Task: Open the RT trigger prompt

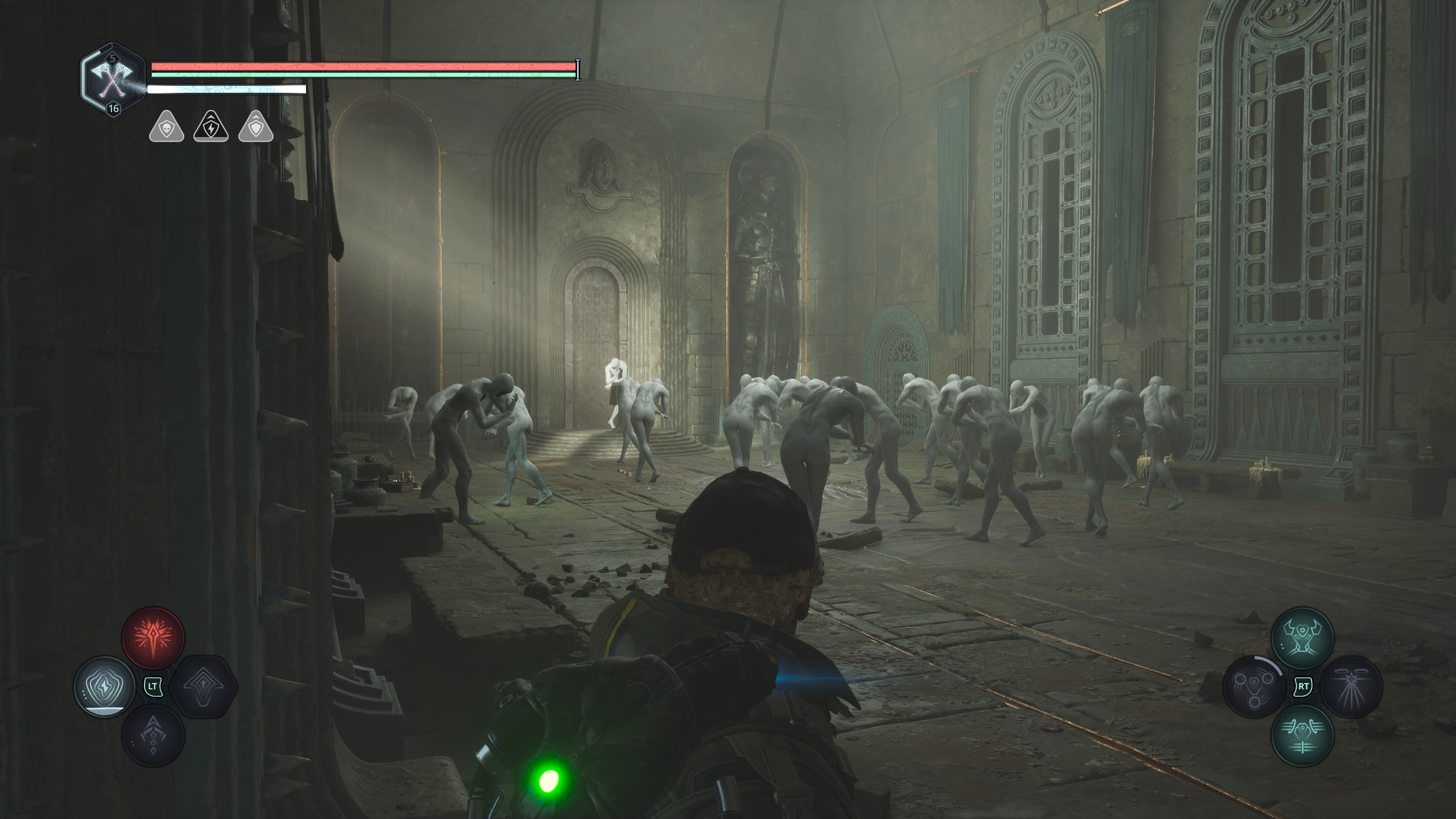Action: coord(1304,687)
